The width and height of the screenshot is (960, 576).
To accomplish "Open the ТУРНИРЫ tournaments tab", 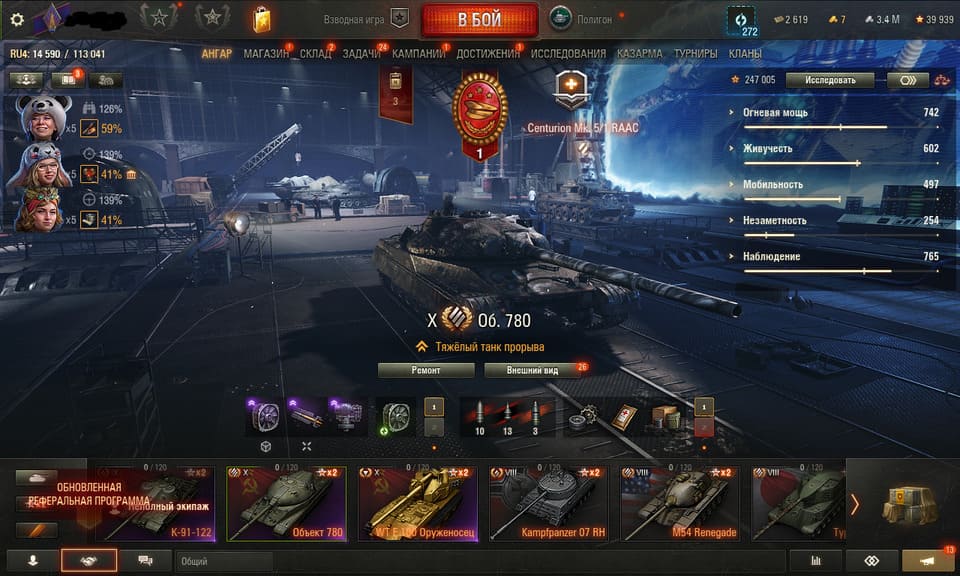I will point(695,53).
